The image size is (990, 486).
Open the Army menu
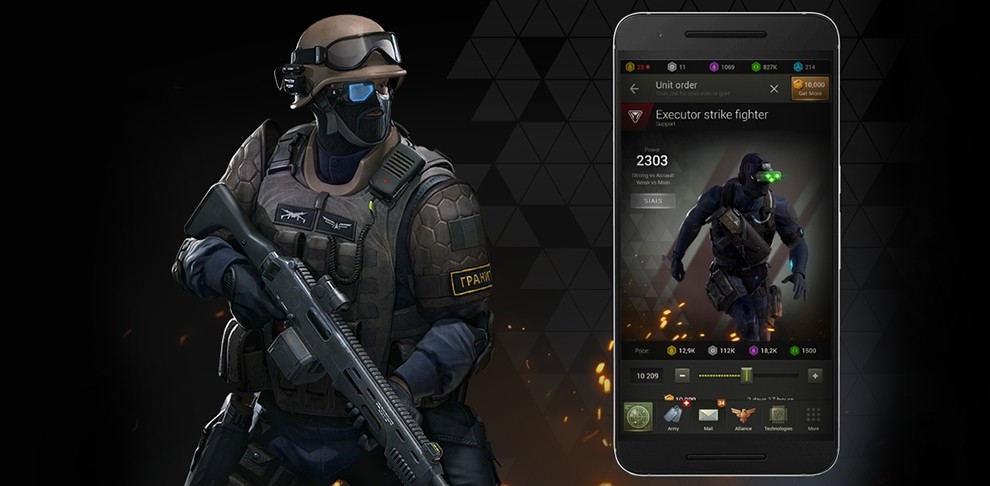(x=673, y=416)
